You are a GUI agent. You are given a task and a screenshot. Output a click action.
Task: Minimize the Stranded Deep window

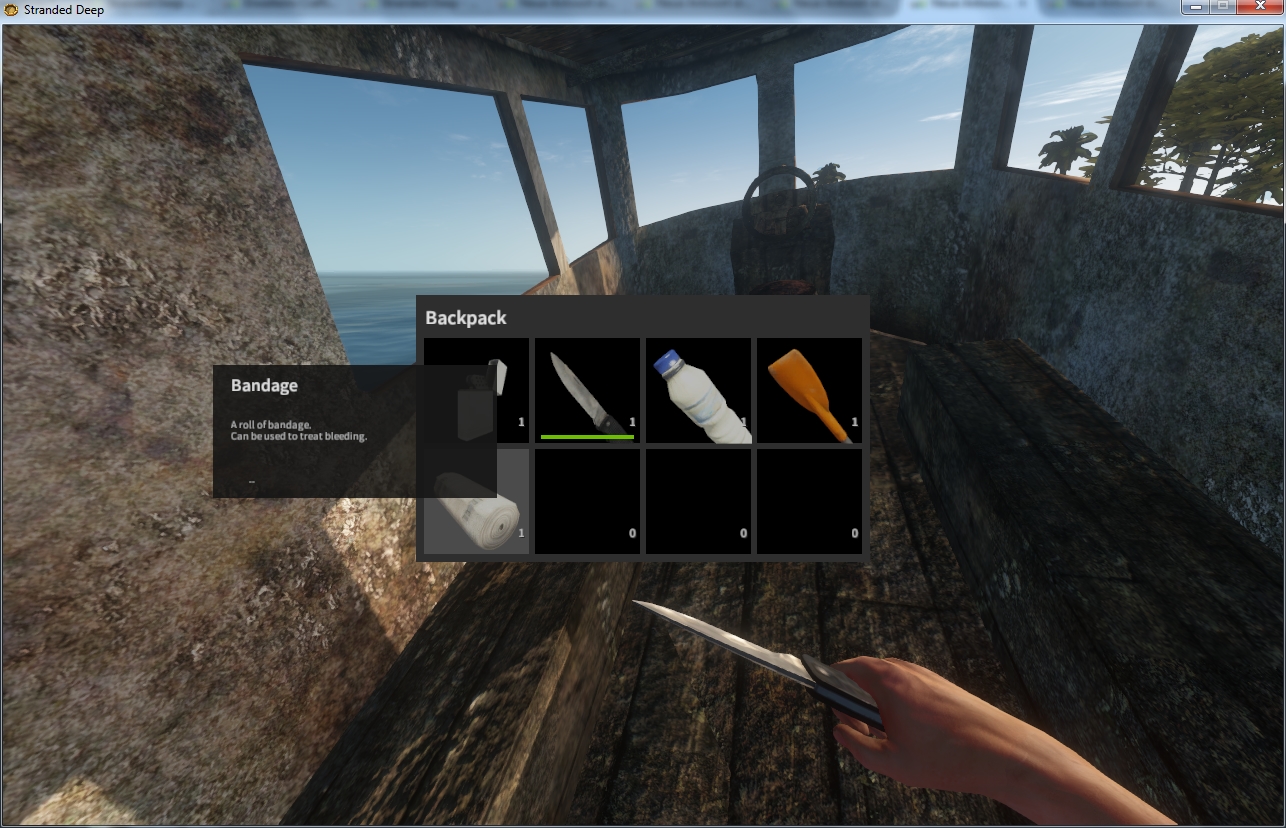point(1195,7)
